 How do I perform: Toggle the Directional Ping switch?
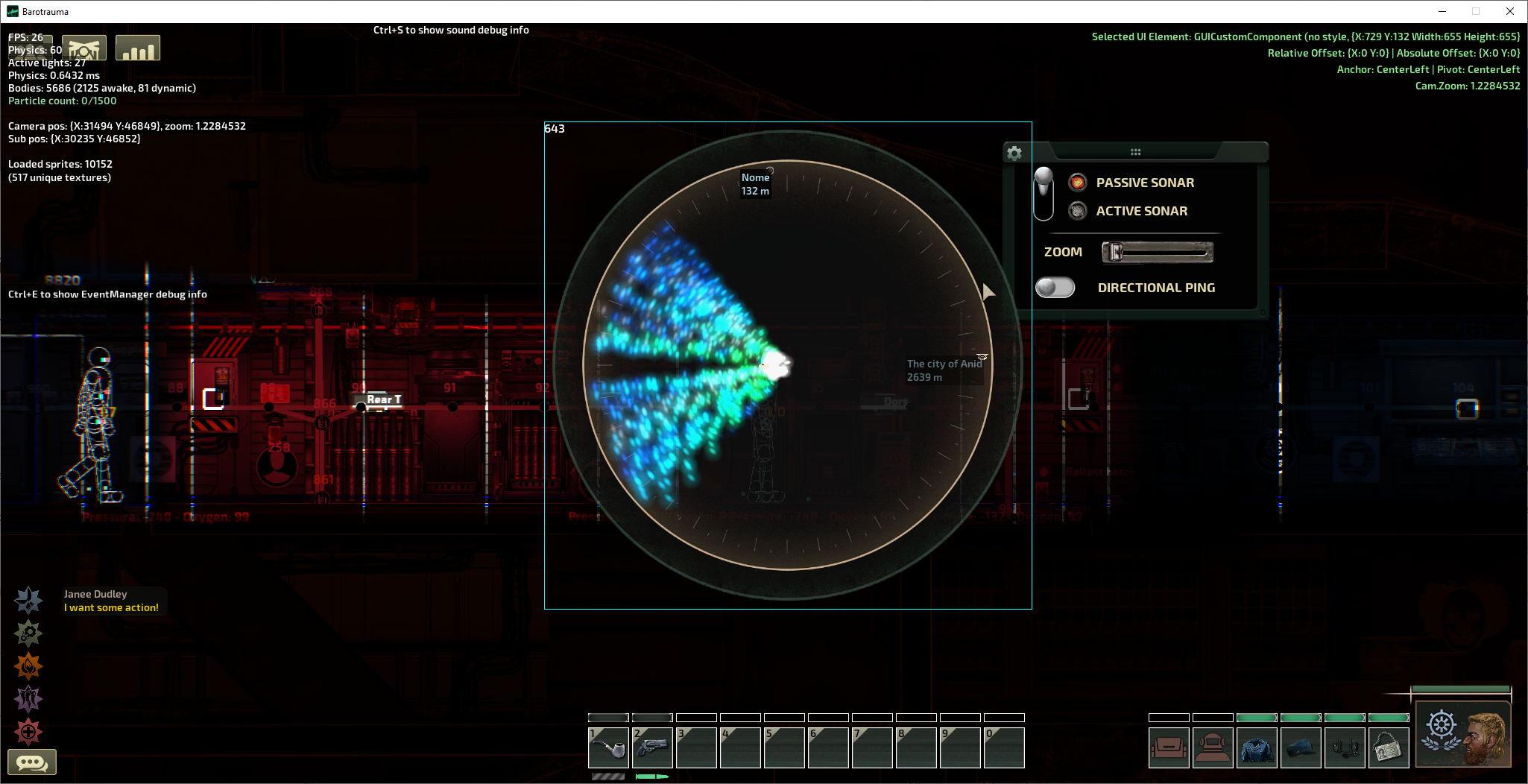point(1055,286)
